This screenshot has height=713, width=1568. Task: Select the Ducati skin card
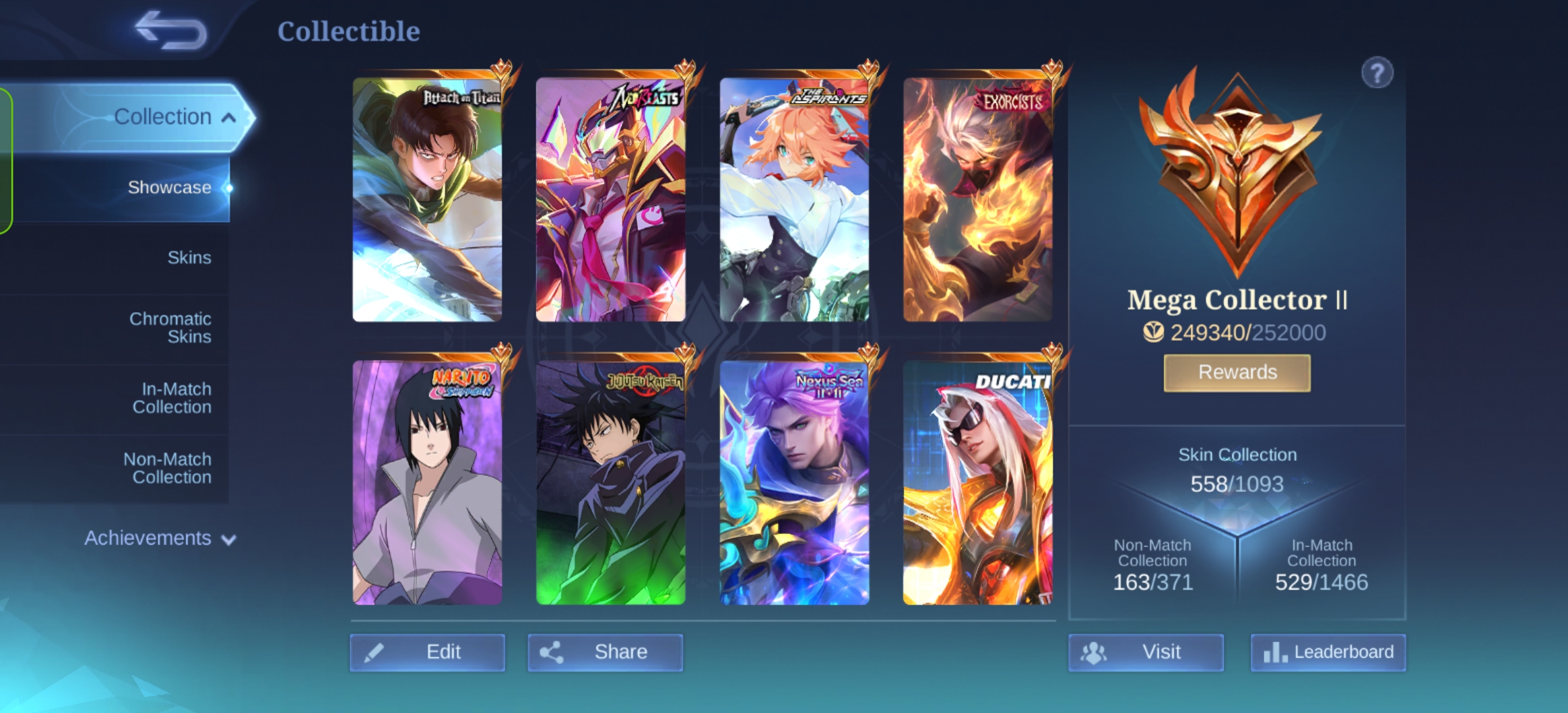(x=977, y=482)
